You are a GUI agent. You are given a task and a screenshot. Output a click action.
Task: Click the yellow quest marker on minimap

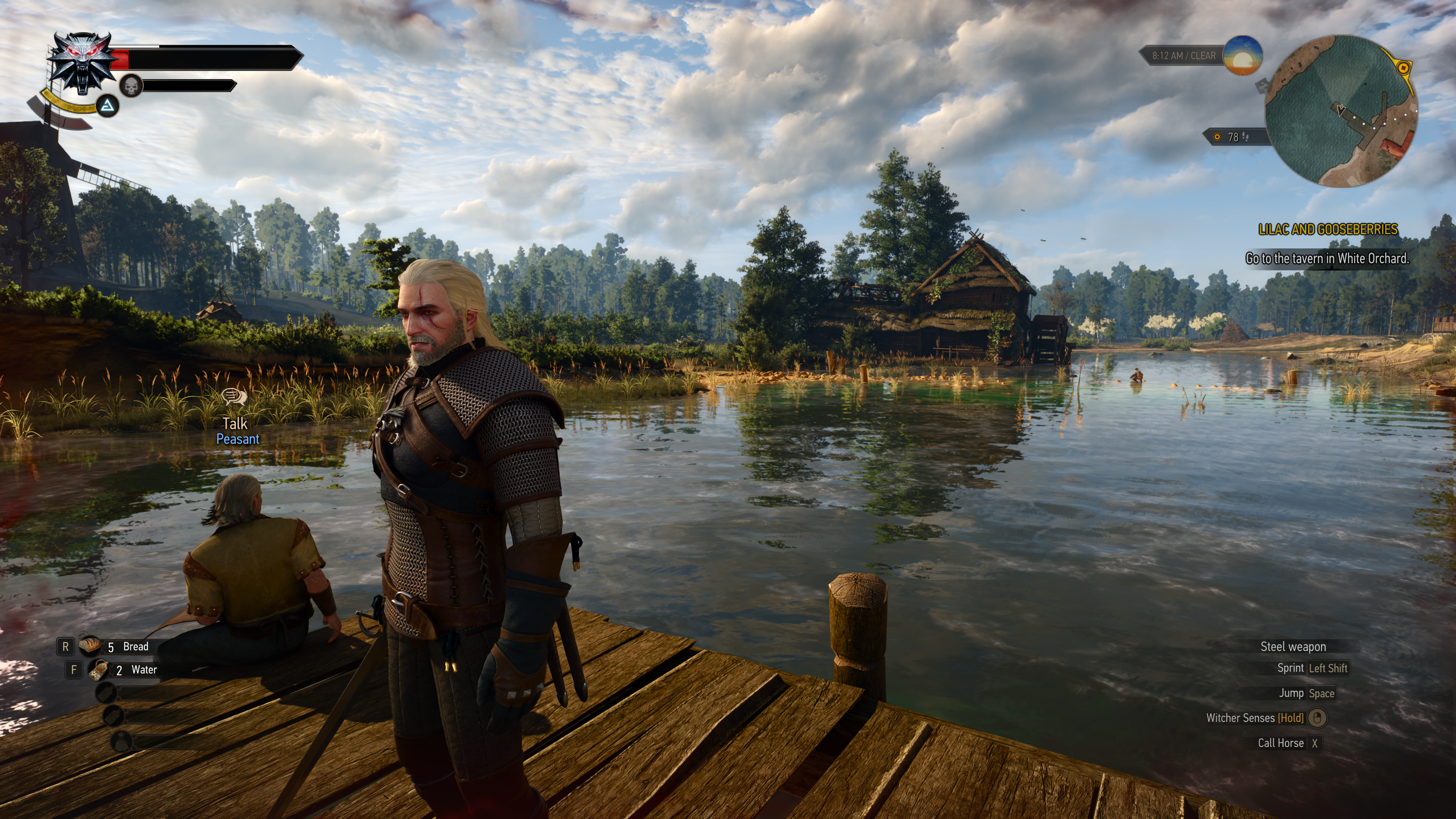point(1402,68)
